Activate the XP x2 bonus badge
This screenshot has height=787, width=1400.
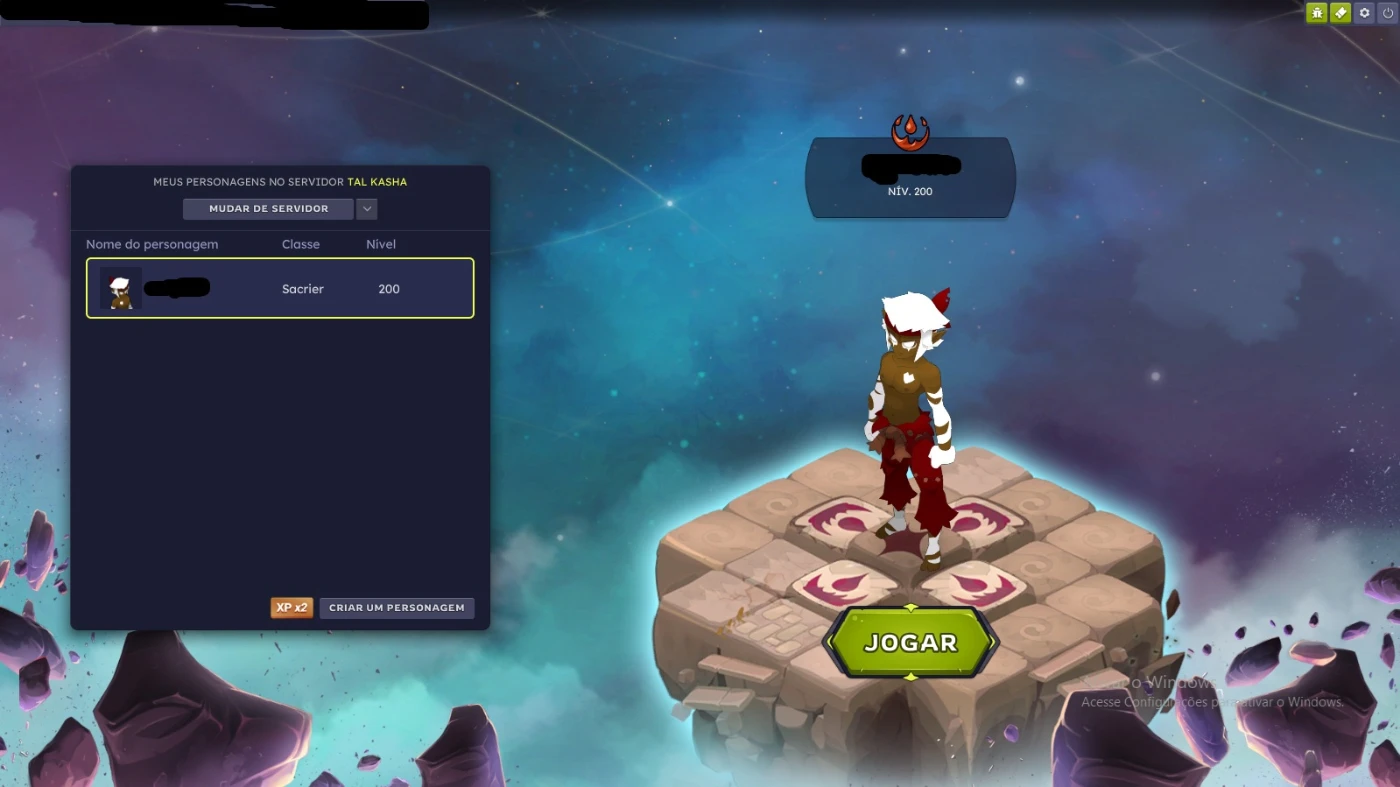pyautogui.click(x=291, y=608)
